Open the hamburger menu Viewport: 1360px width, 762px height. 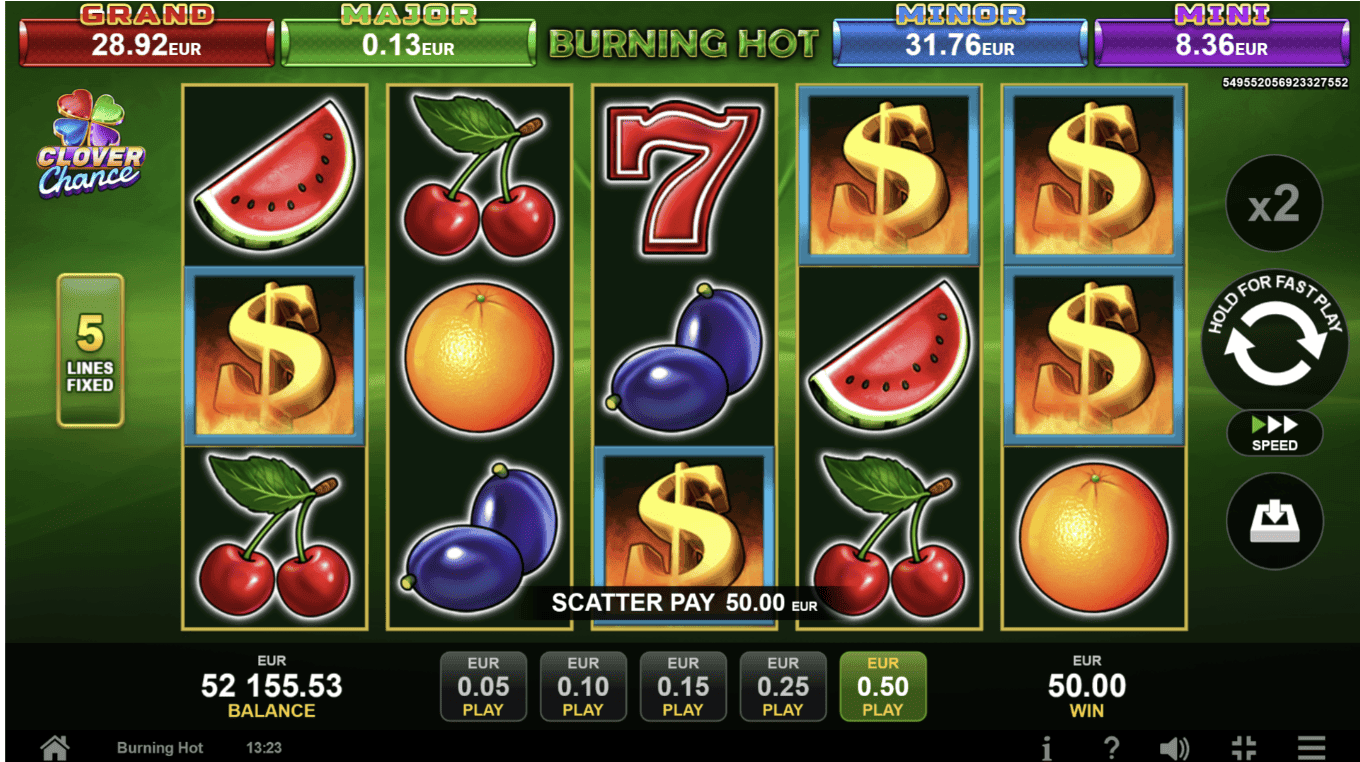click(x=1311, y=747)
